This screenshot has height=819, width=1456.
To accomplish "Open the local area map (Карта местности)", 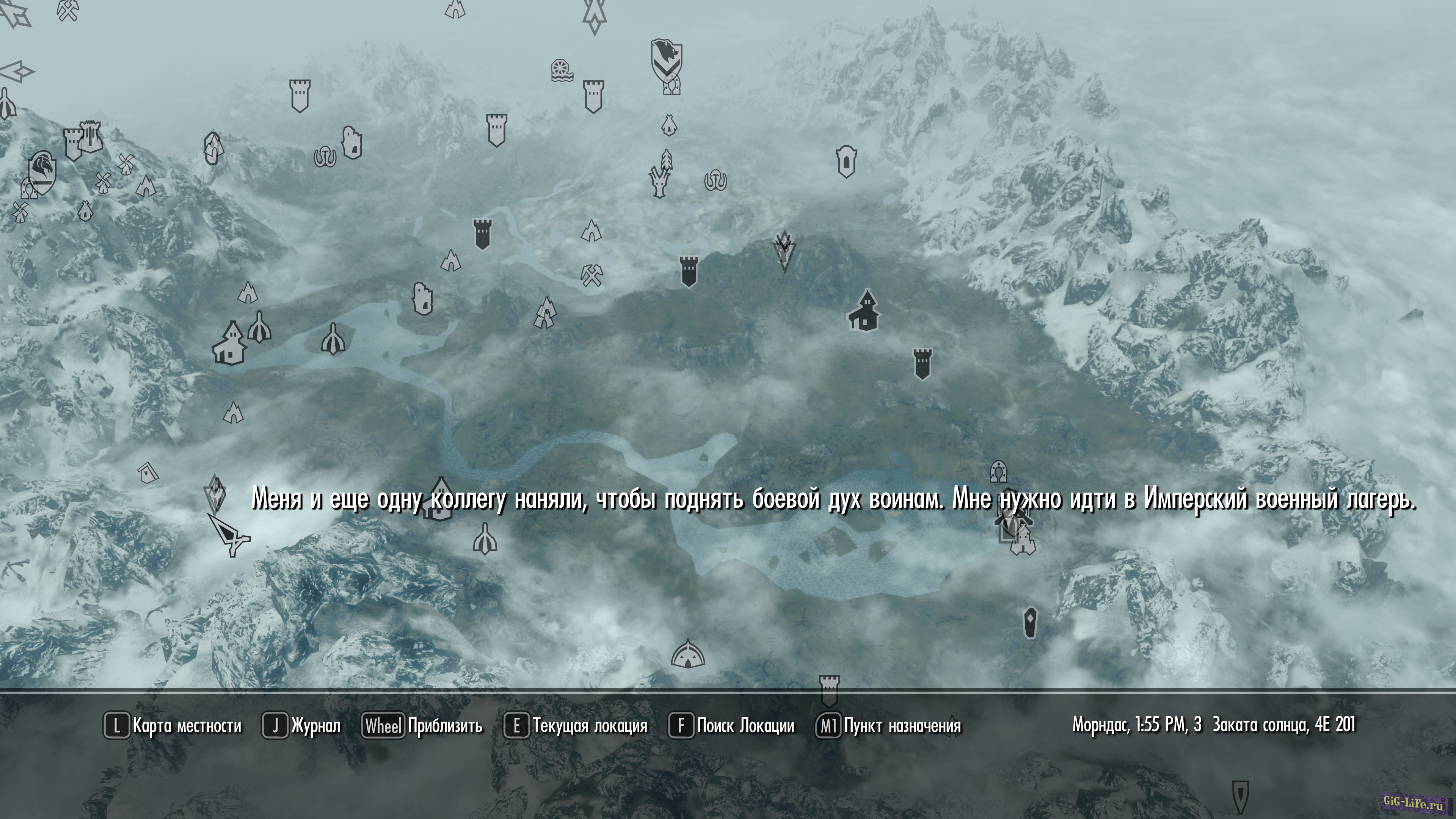I will pyautogui.click(x=173, y=725).
